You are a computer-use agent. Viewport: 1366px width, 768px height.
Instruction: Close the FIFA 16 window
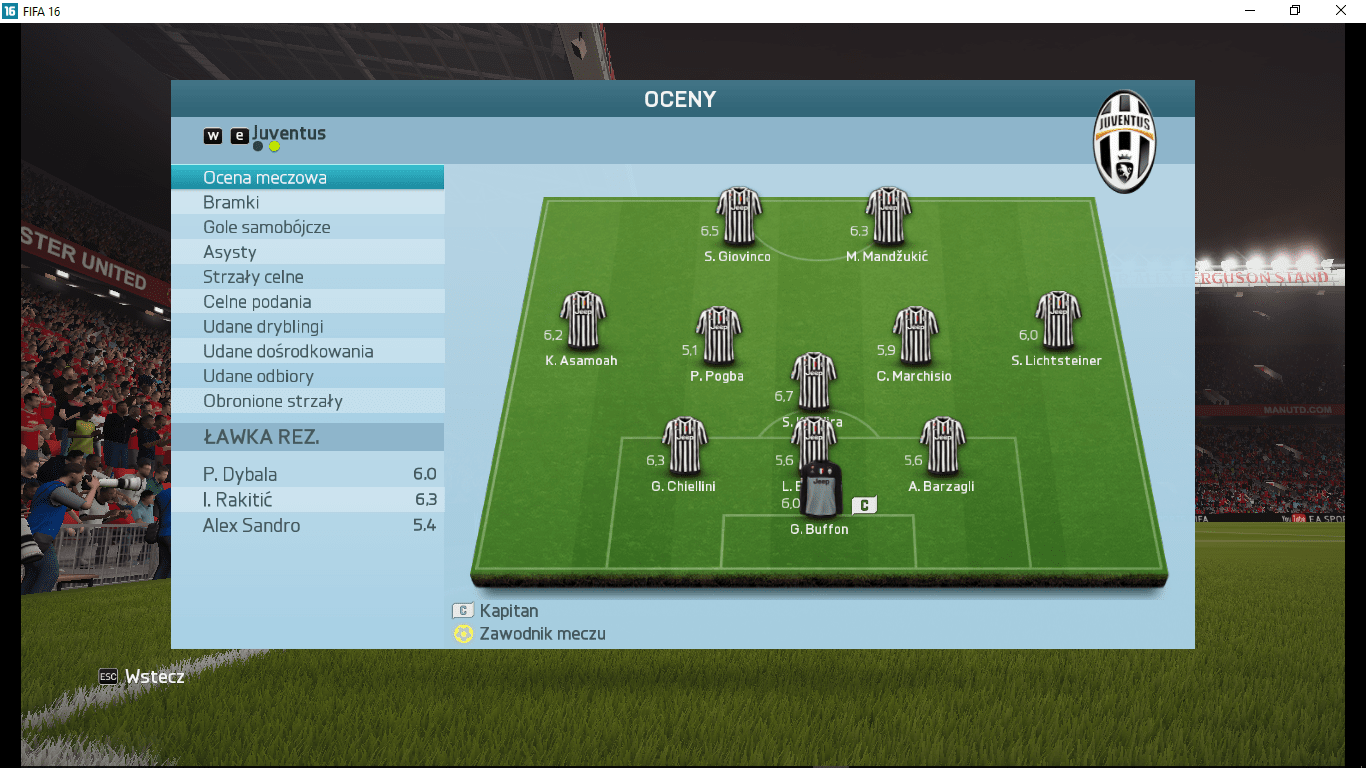(1341, 11)
